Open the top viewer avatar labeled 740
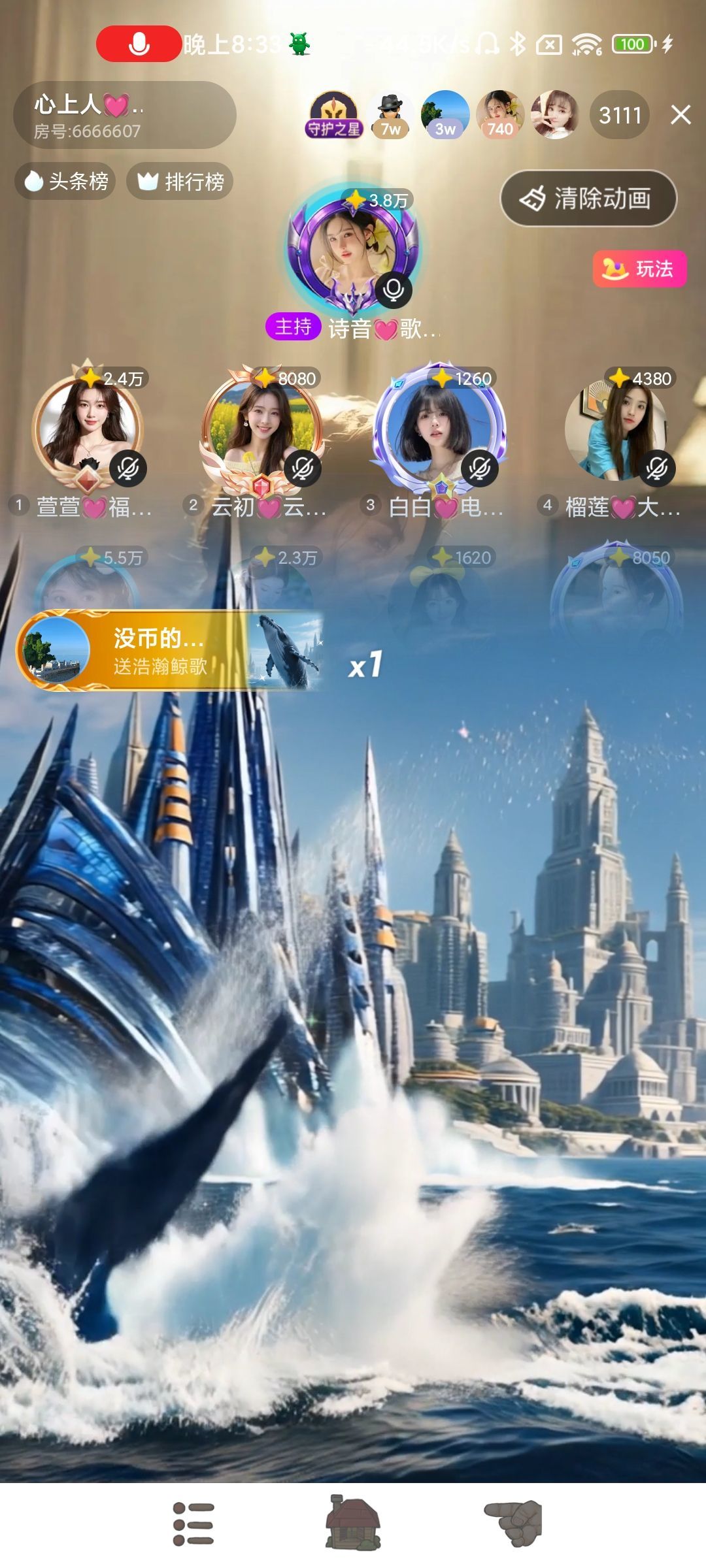This screenshot has width=706, height=1568. click(x=500, y=115)
